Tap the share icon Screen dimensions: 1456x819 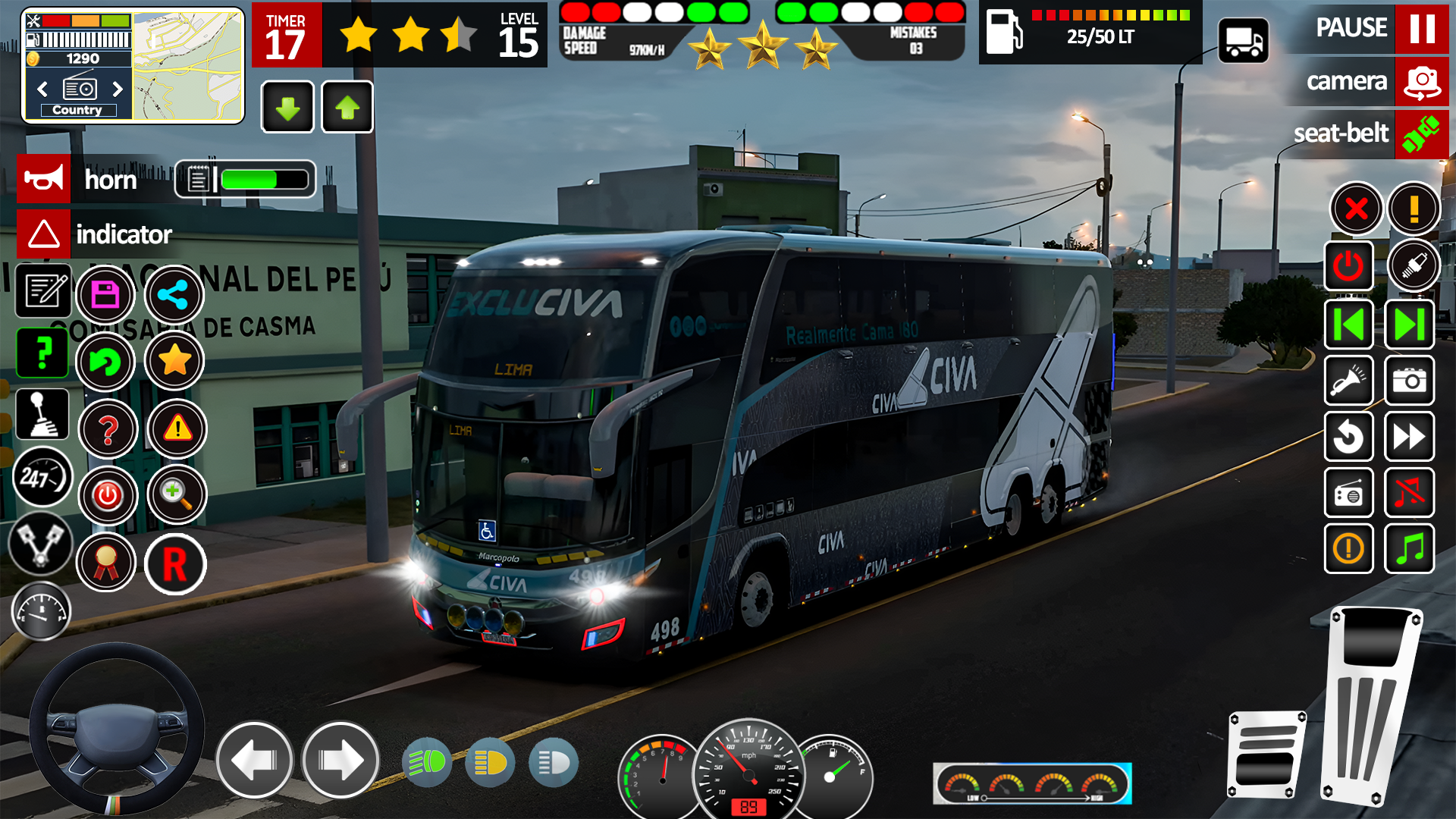click(x=174, y=295)
